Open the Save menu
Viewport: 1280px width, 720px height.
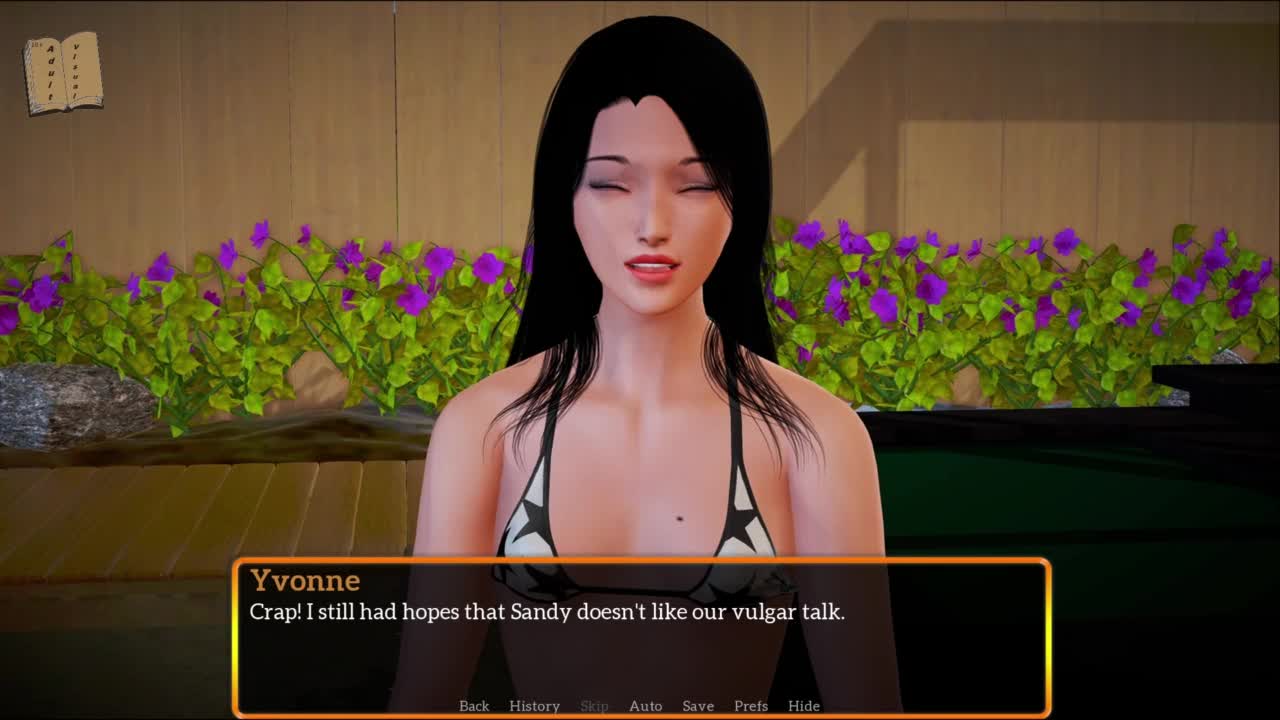[698, 706]
